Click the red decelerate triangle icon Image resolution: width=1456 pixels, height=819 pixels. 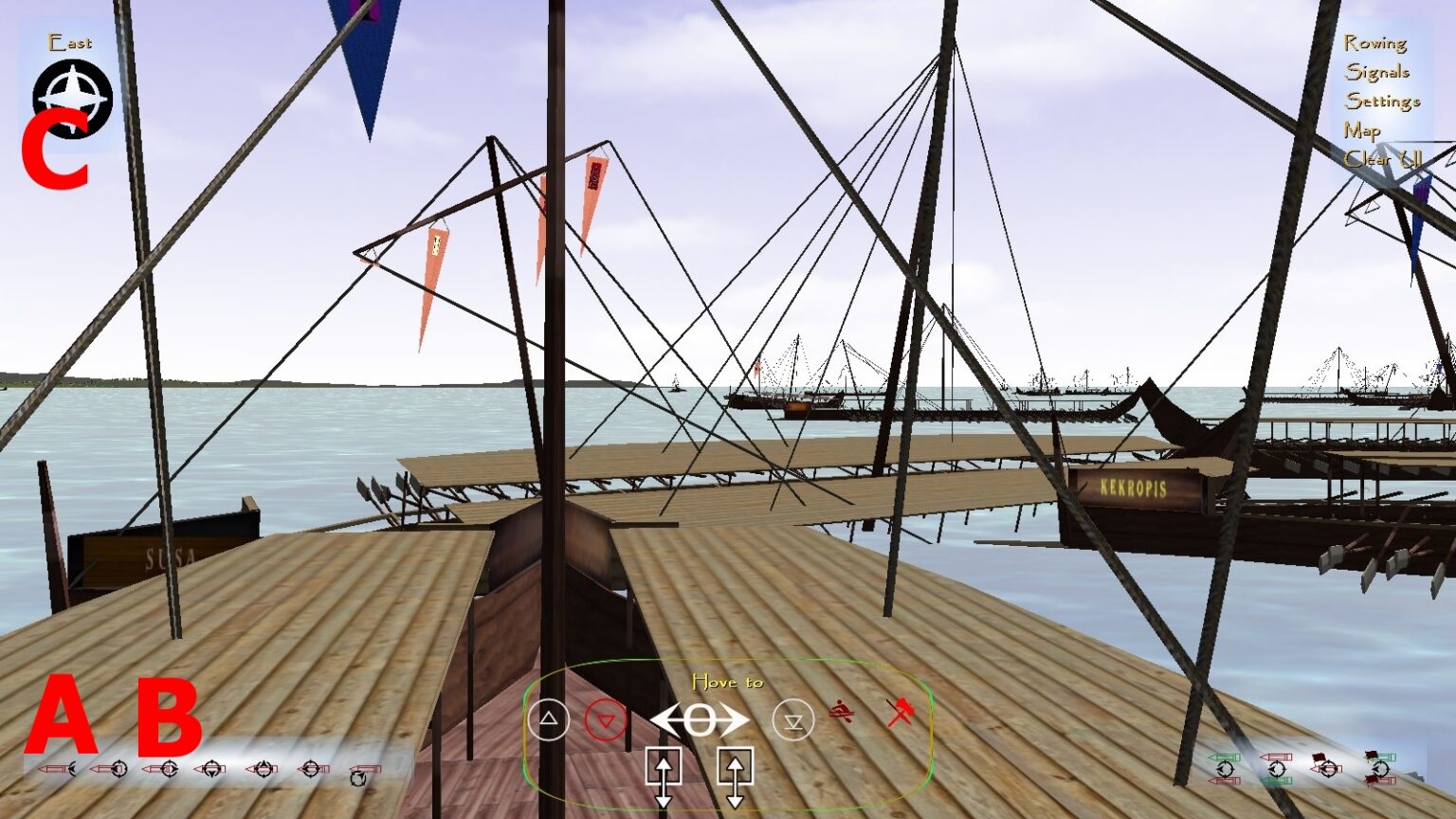(x=607, y=717)
